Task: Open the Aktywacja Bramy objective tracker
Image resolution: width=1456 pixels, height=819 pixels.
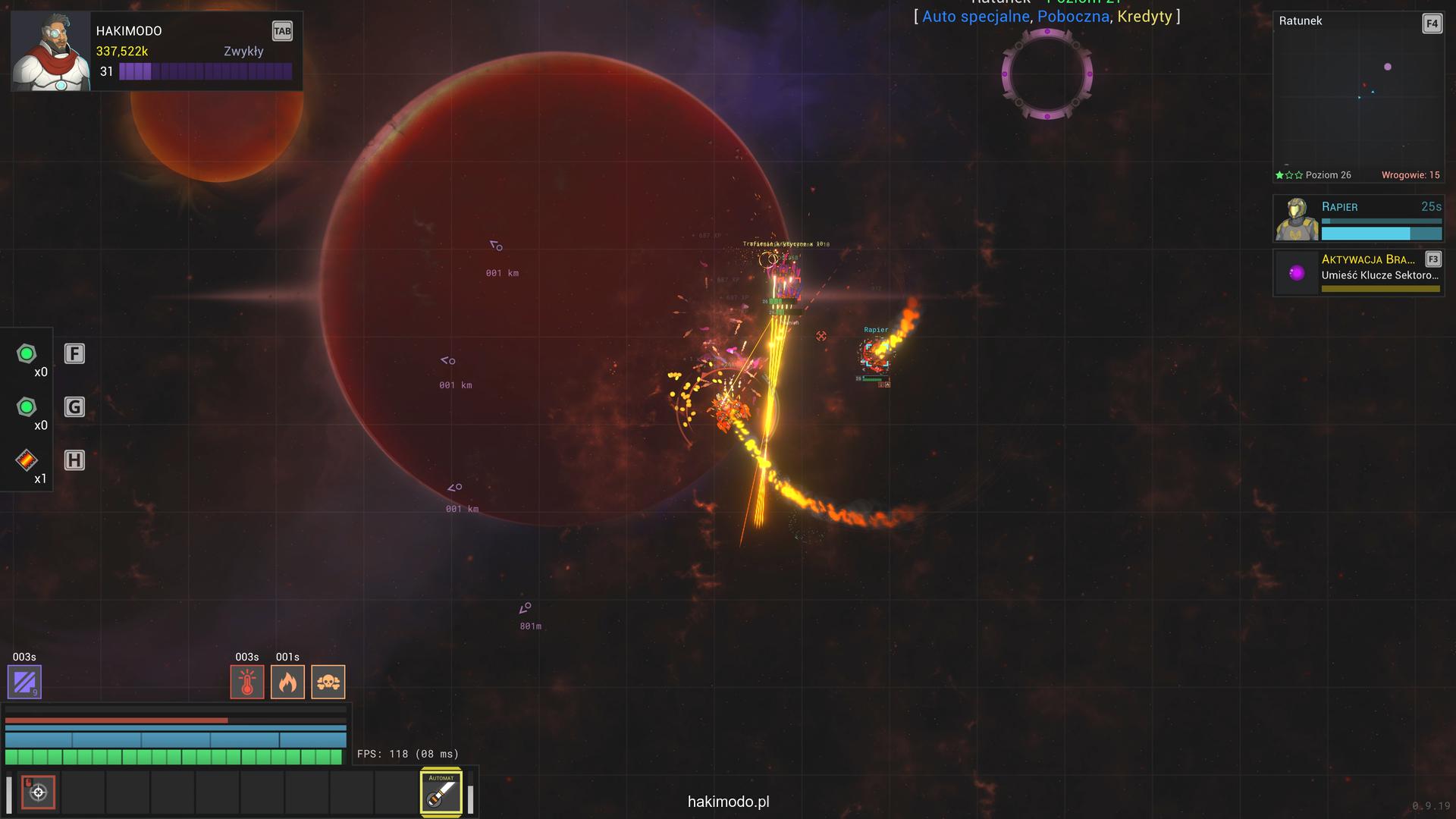Action: (1358, 273)
